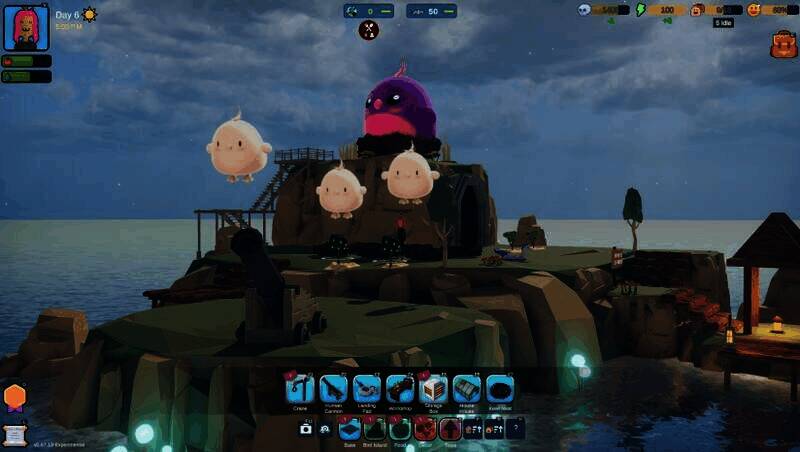The width and height of the screenshot is (800, 452).
Task: Click the crossed tools circular icon
Action: (369, 30)
